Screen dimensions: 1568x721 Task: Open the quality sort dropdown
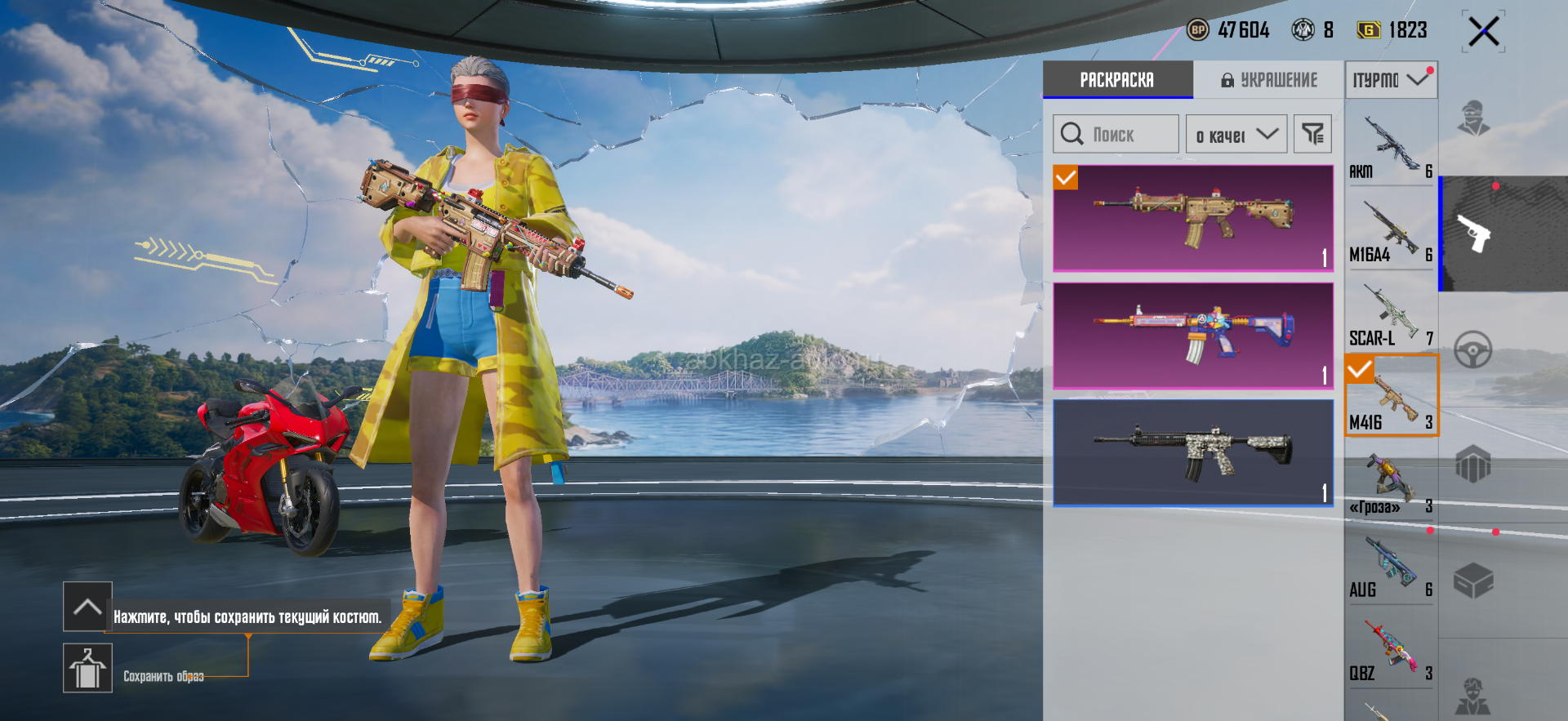(x=1236, y=135)
